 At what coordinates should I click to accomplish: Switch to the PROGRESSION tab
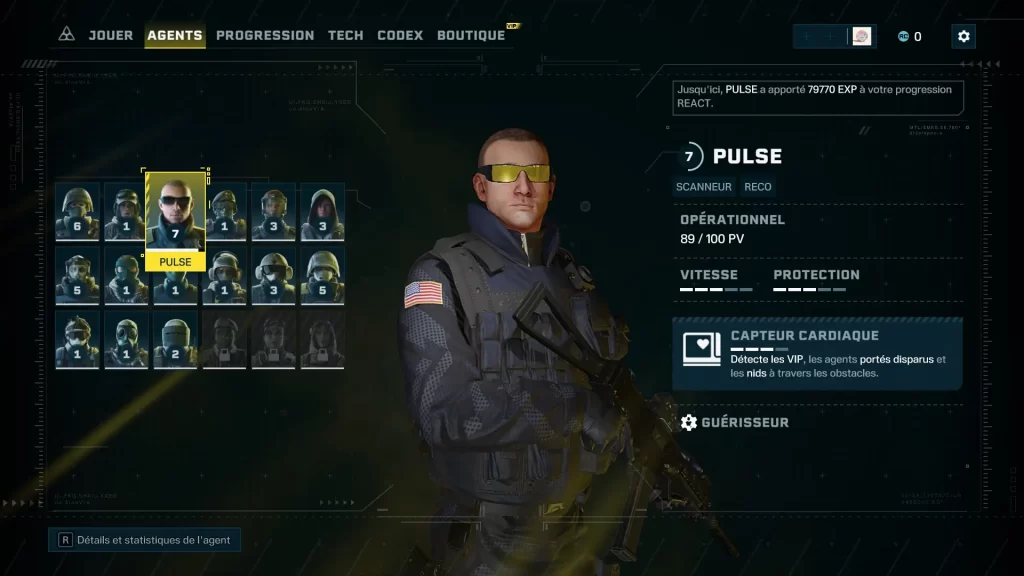(x=265, y=35)
